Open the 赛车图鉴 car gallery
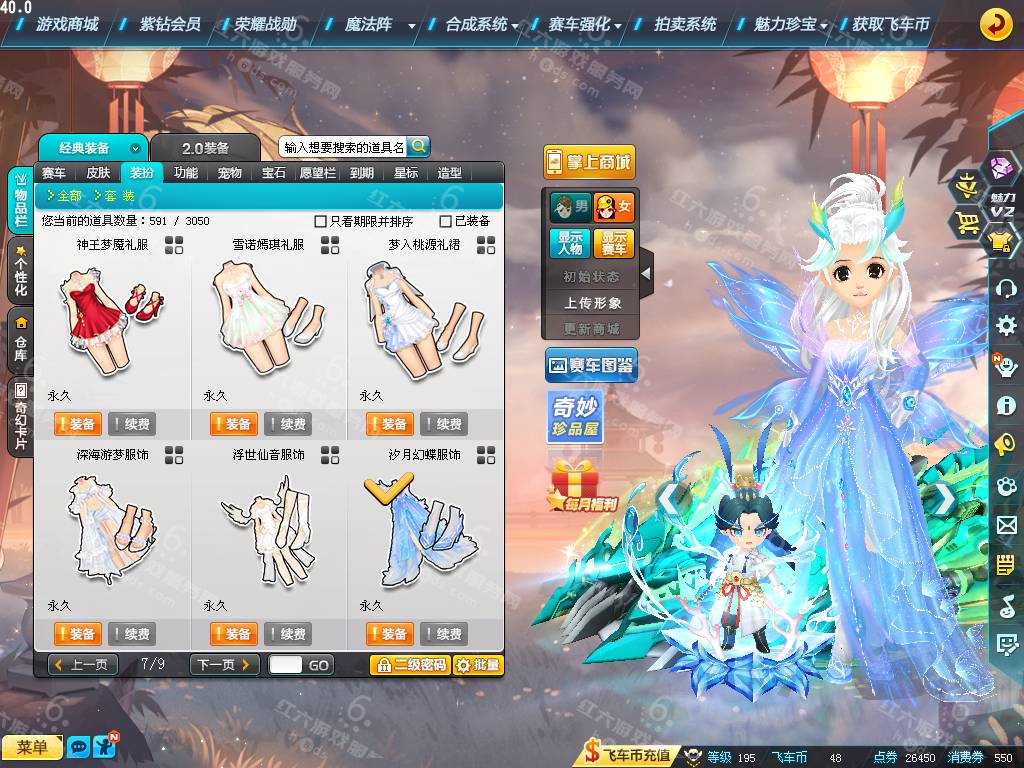 pos(591,366)
